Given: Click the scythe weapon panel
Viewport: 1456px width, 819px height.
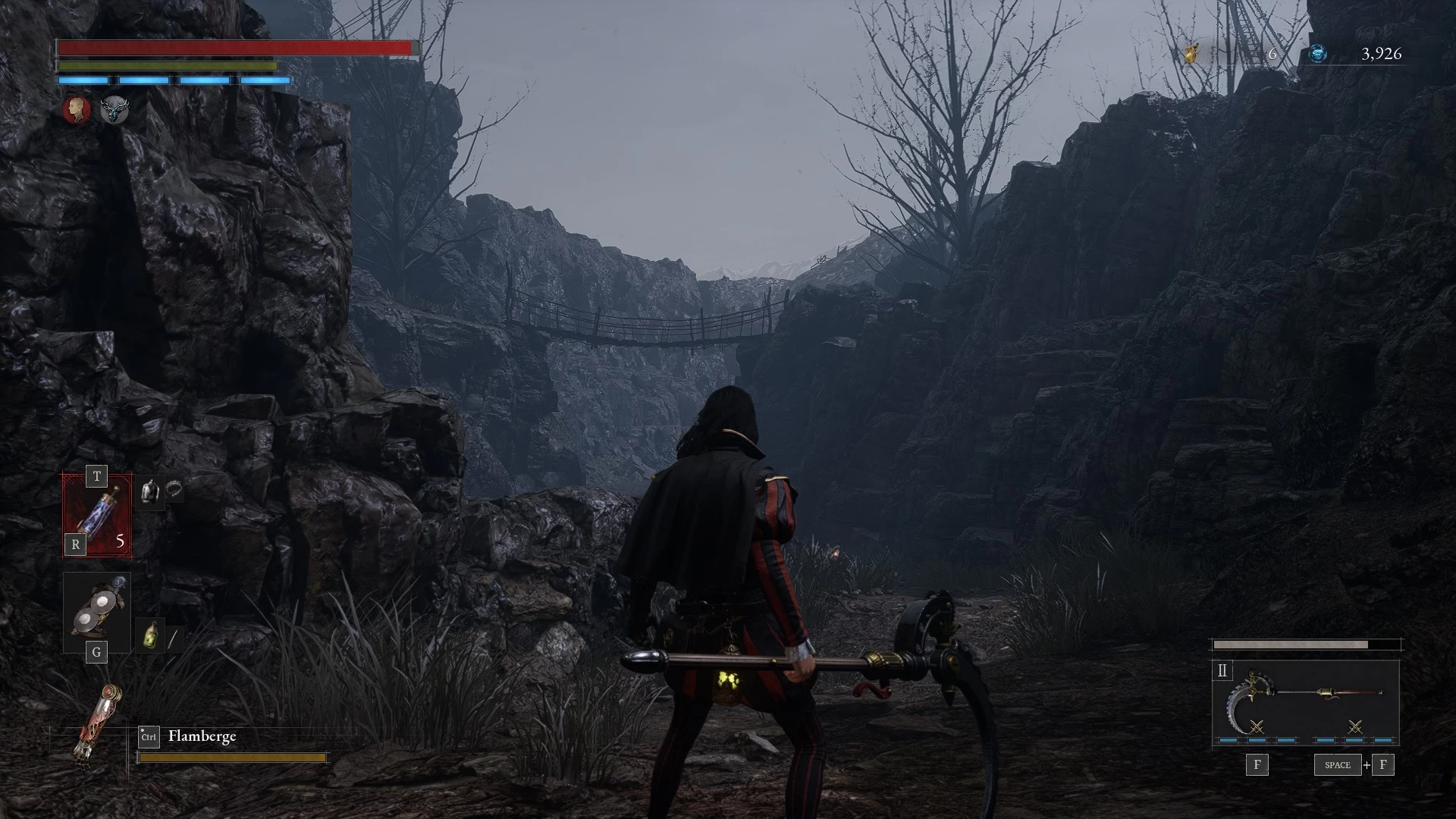Looking at the screenshot, I should [x=1305, y=703].
